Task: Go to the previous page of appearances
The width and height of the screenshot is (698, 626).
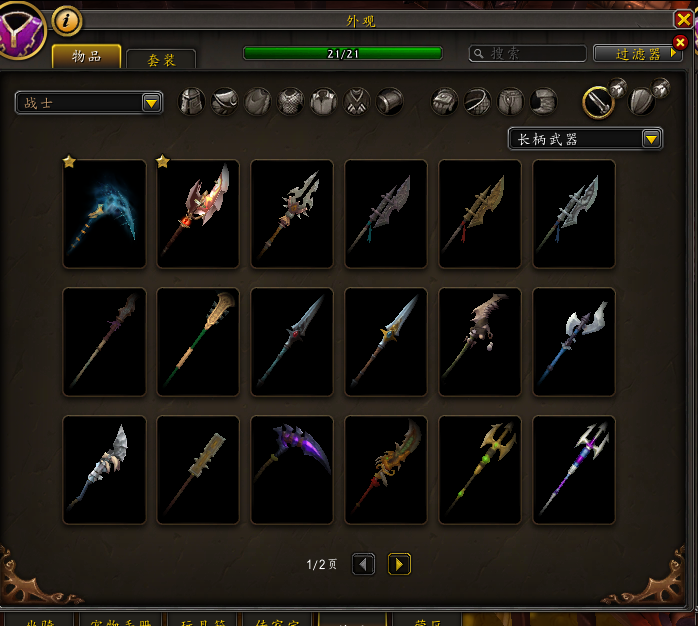Action: click(364, 565)
